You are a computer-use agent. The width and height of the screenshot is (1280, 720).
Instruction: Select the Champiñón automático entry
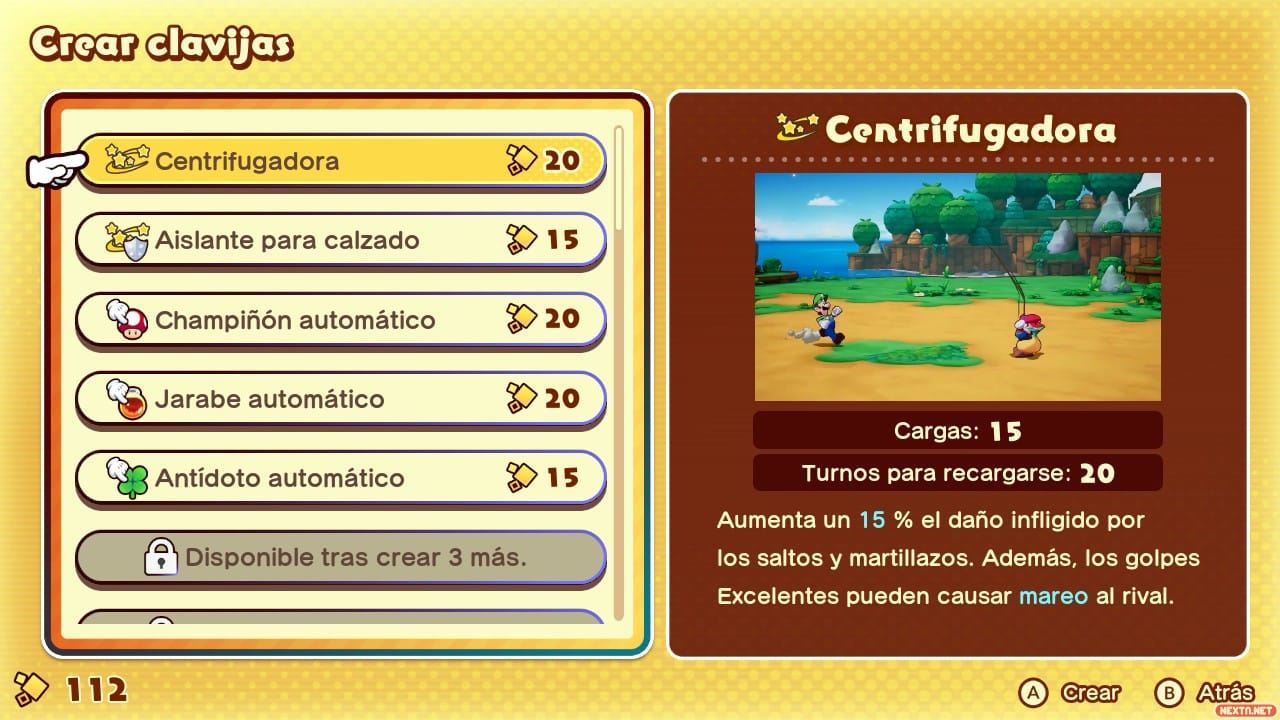tap(340, 319)
